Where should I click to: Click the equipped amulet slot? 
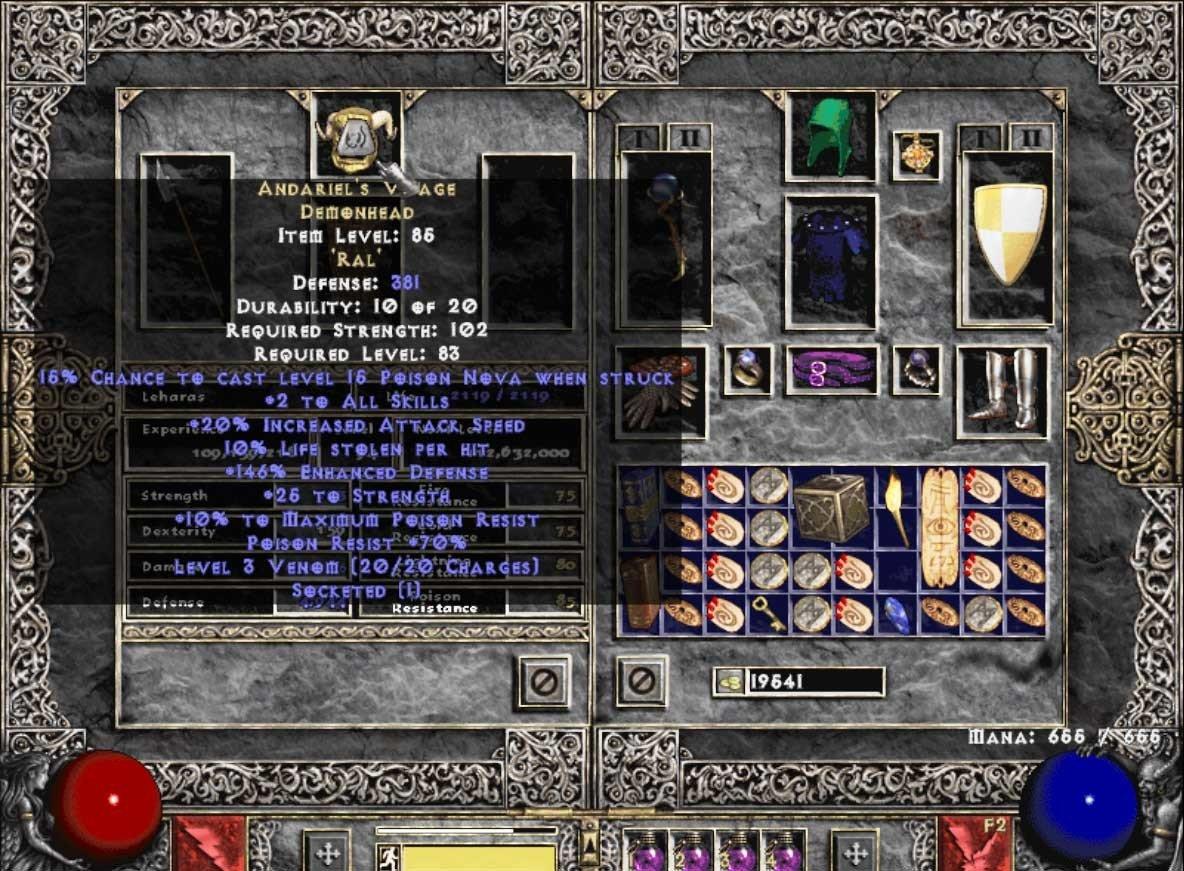(916, 155)
